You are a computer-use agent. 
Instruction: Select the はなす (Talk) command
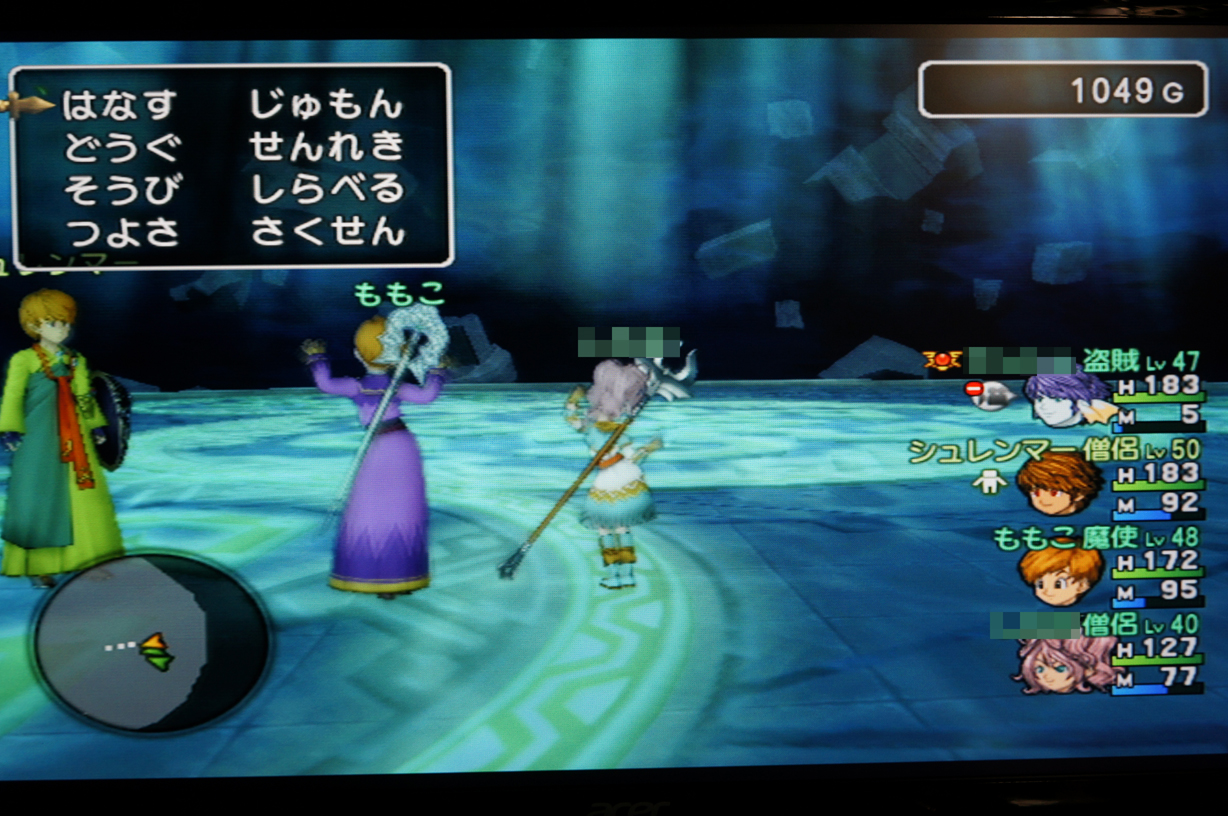pos(120,104)
